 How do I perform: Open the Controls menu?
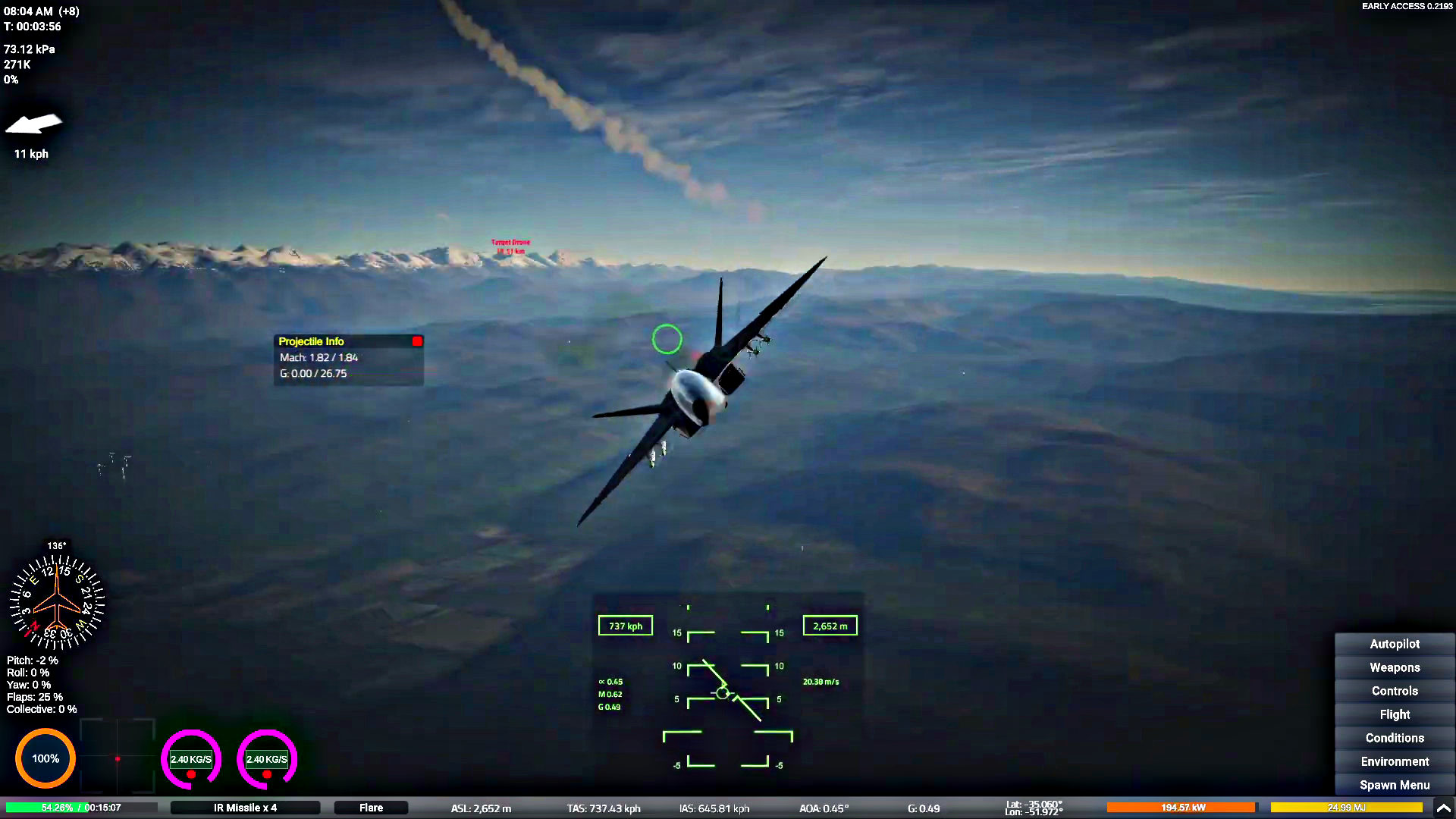pyautogui.click(x=1394, y=691)
